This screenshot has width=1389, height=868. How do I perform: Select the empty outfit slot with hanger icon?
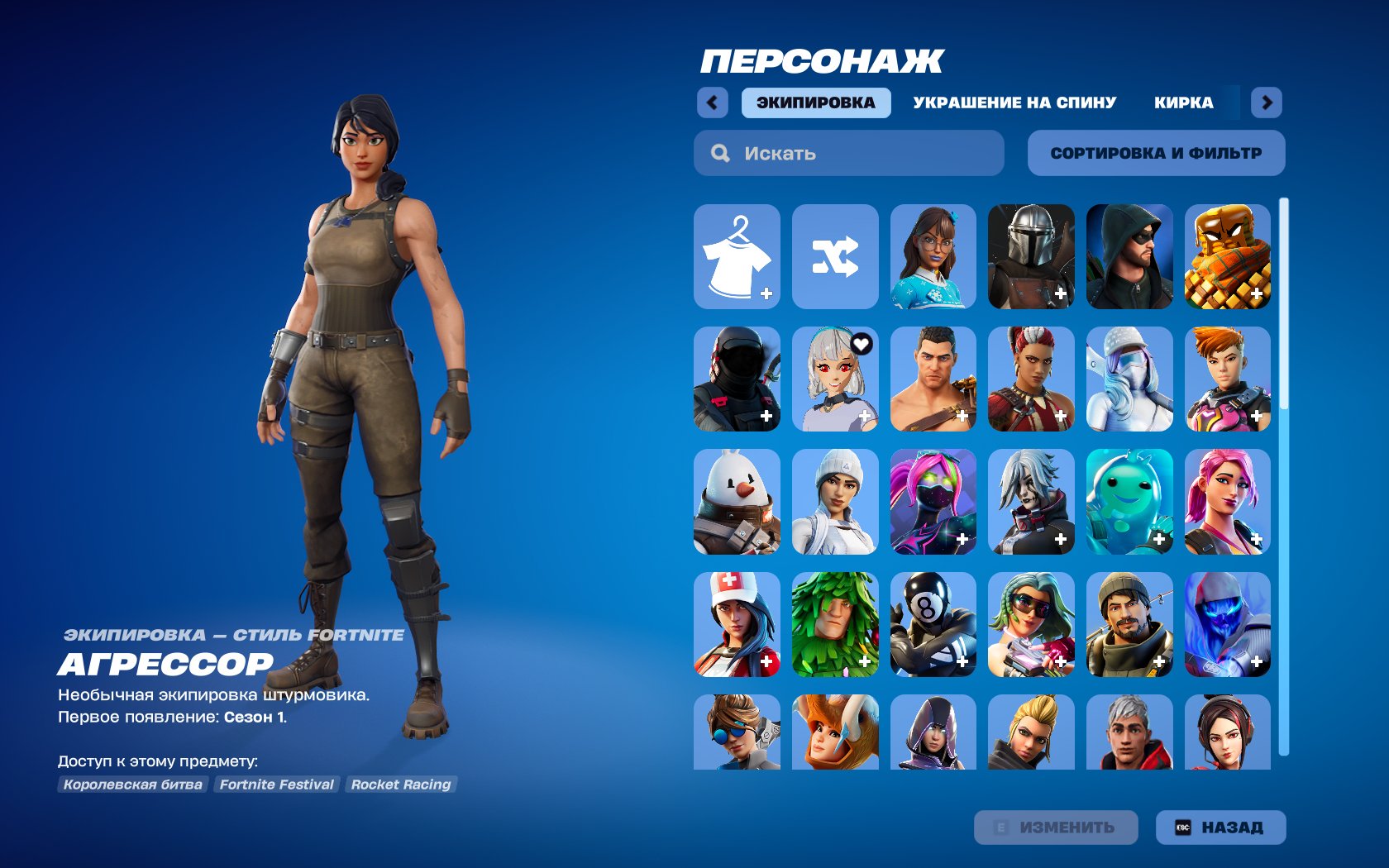[737, 256]
